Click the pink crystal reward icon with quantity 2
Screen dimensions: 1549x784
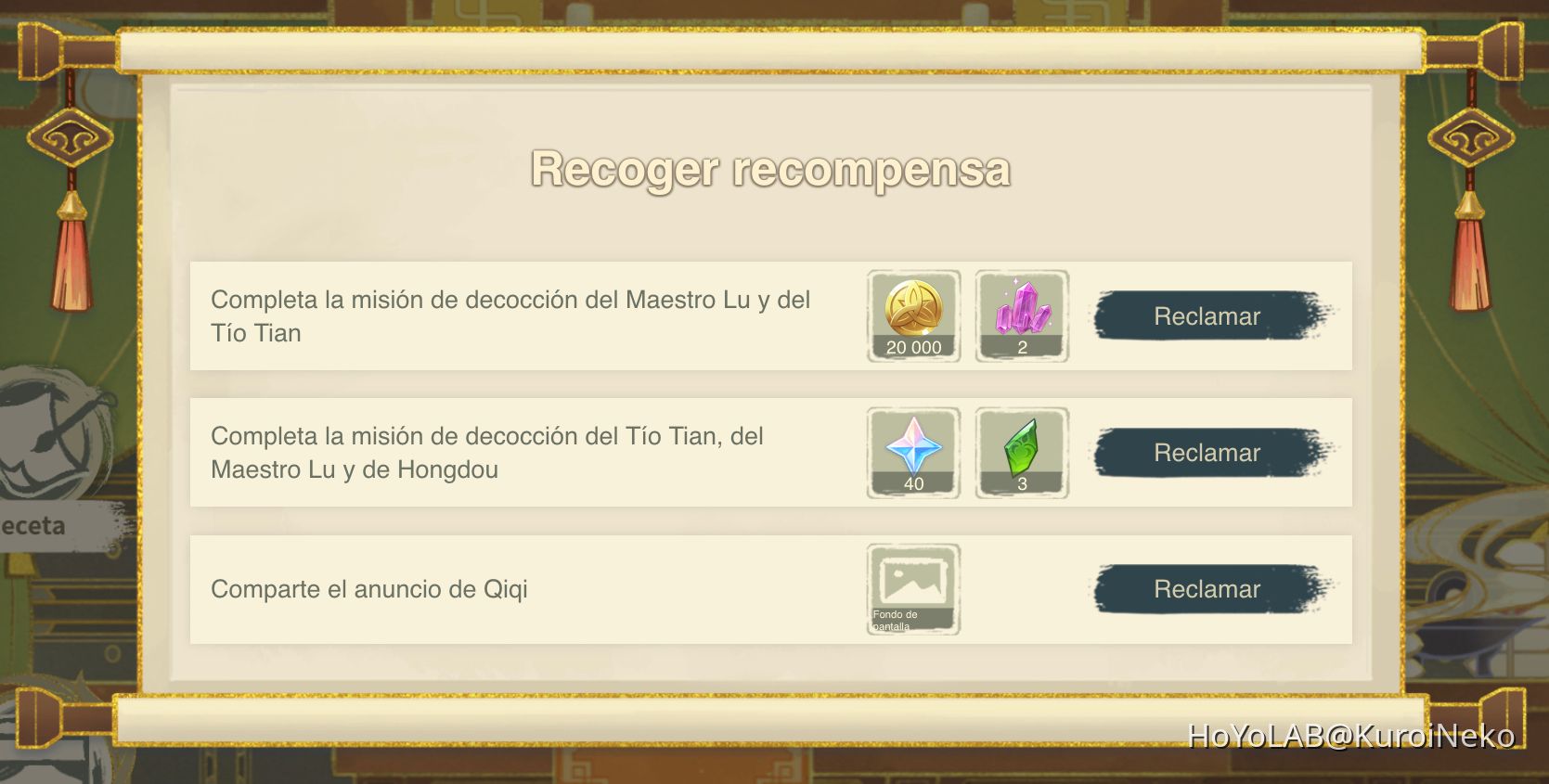(x=1021, y=314)
